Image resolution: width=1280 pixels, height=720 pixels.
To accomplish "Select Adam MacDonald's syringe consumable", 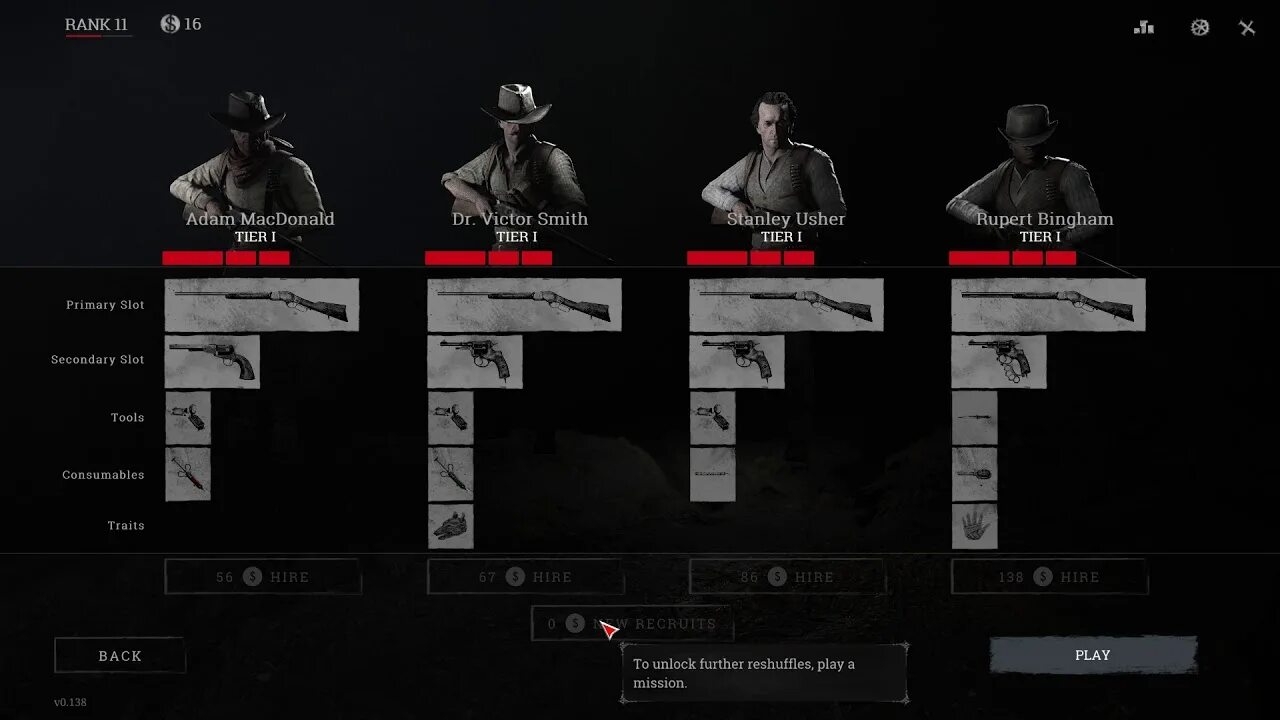I will pyautogui.click(x=188, y=474).
